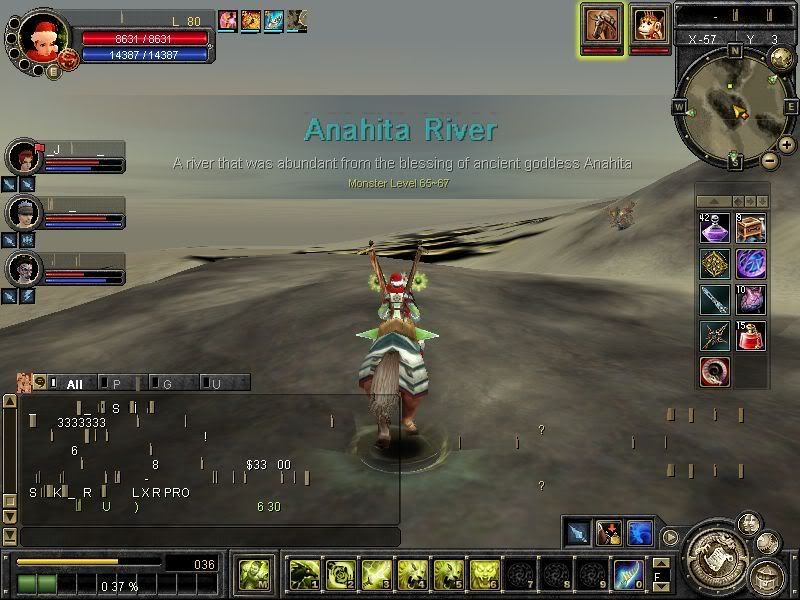This screenshot has width=800, height=600.
Task: Switch to the All chat tab
Action: coord(74,383)
